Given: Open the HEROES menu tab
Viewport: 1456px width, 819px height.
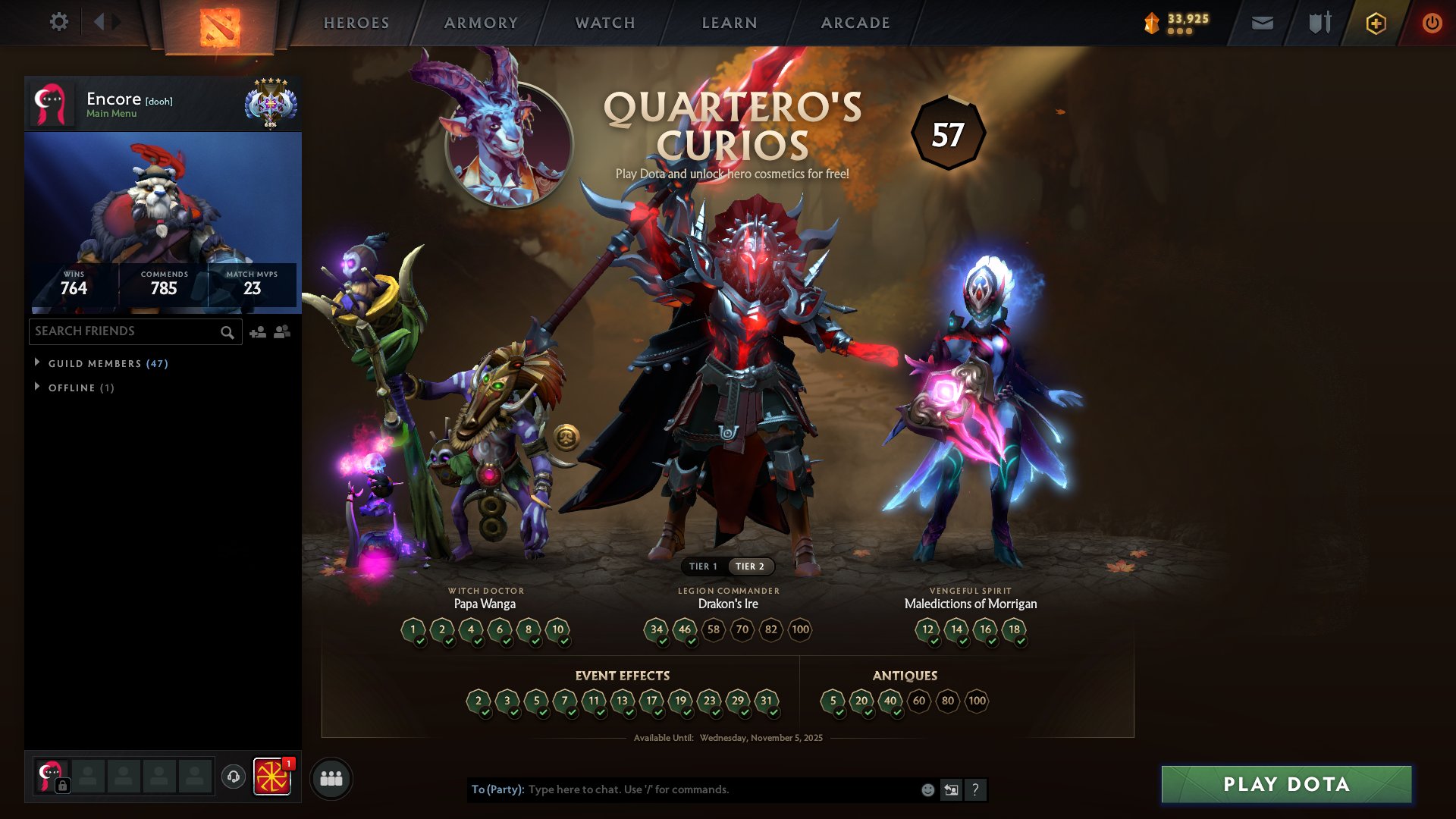Looking at the screenshot, I should tap(356, 22).
